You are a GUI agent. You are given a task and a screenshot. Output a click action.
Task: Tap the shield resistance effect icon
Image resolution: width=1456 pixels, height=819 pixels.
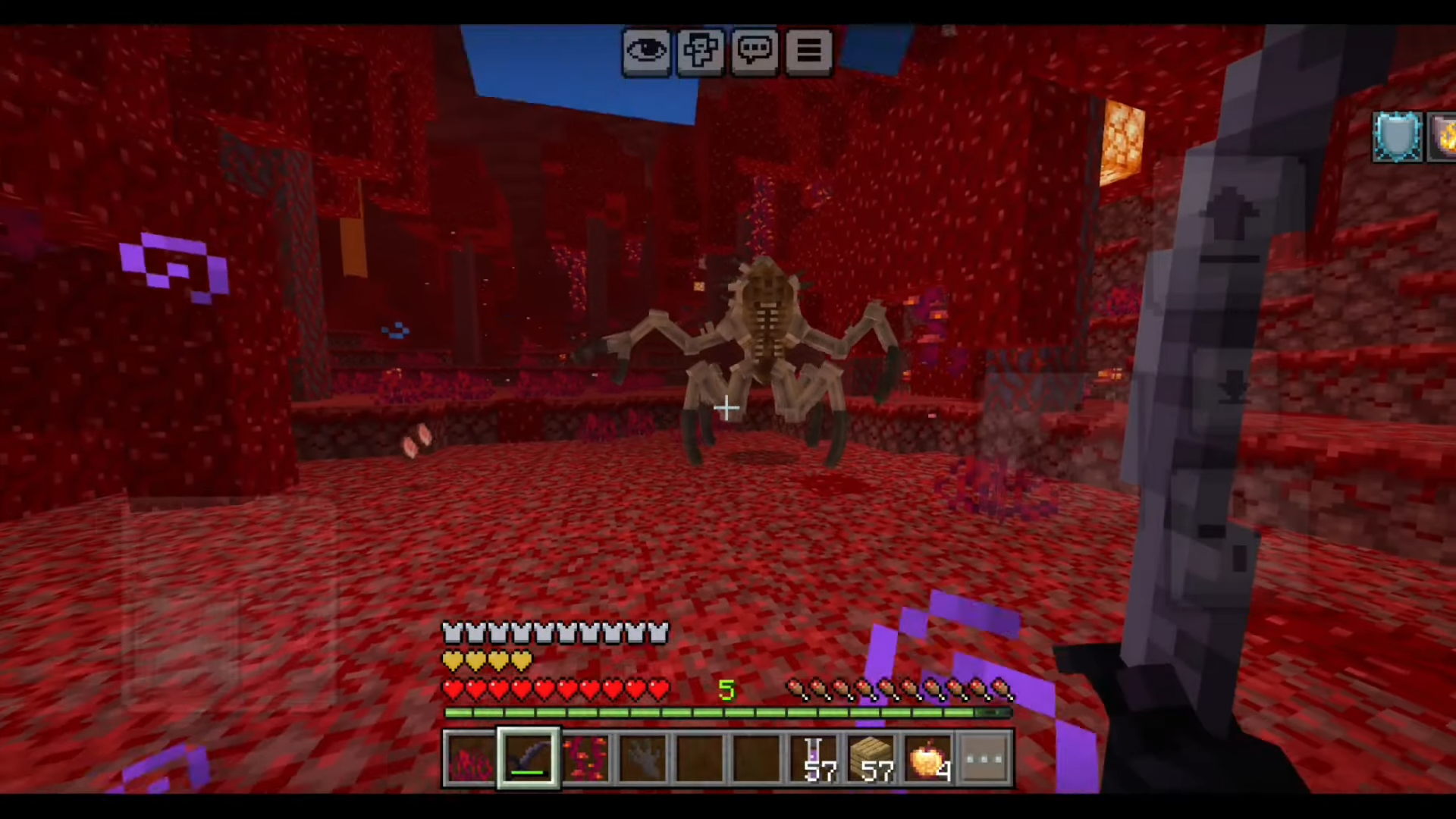pyautogui.click(x=1398, y=137)
